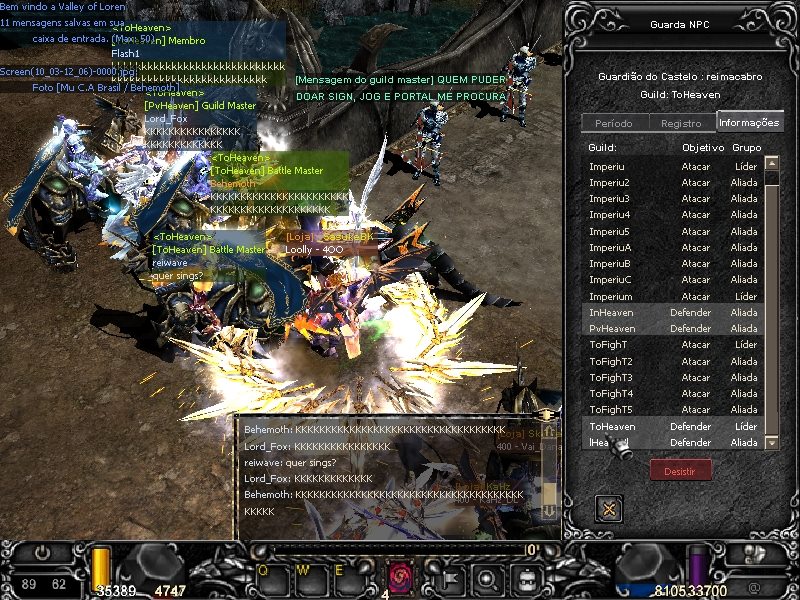
Task: Activate the red swirl skill icon
Action: pyautogui.click(x=400, y=577)
